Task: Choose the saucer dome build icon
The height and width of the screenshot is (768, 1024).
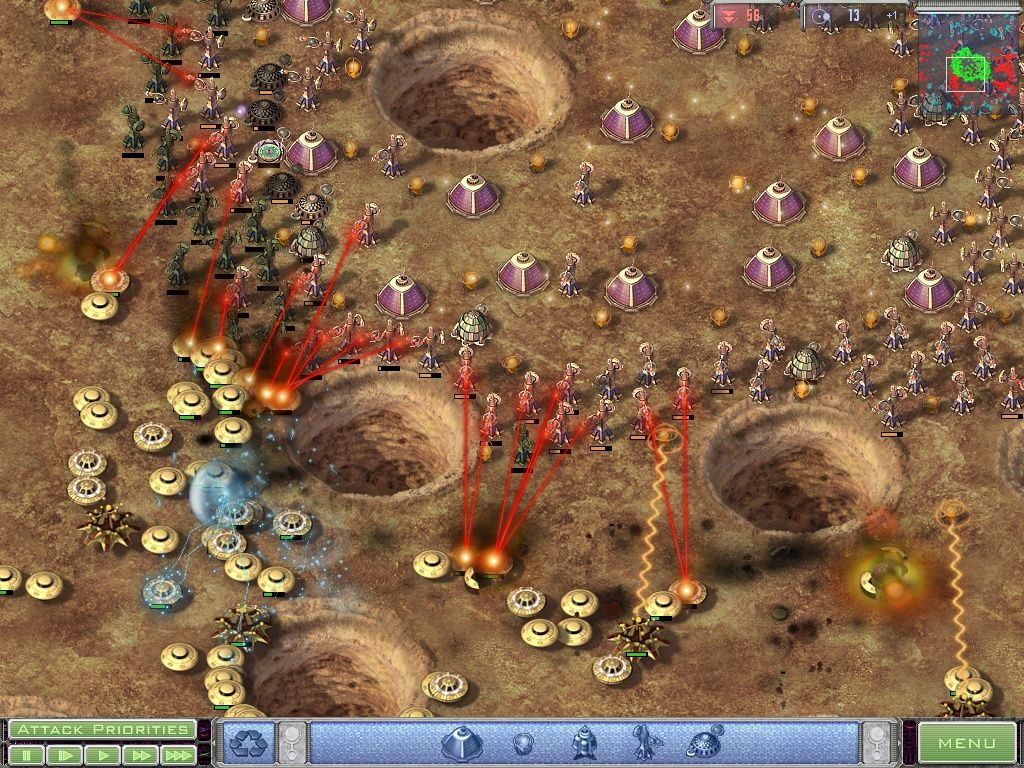Action: (704, 743)
